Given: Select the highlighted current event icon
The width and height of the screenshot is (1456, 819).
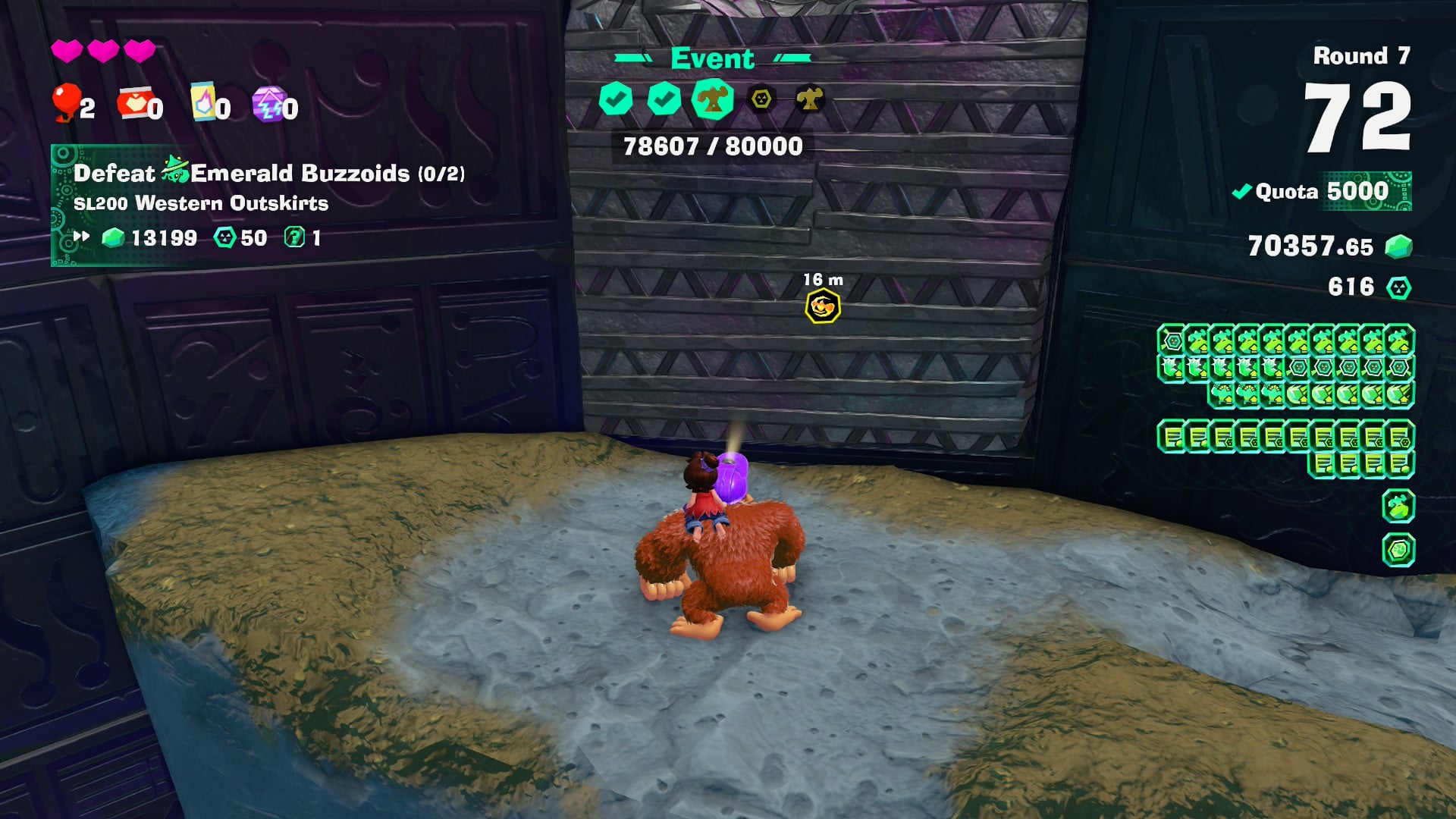Looking at the screenshot, I should pyautogui.click(x=712, y=99).
